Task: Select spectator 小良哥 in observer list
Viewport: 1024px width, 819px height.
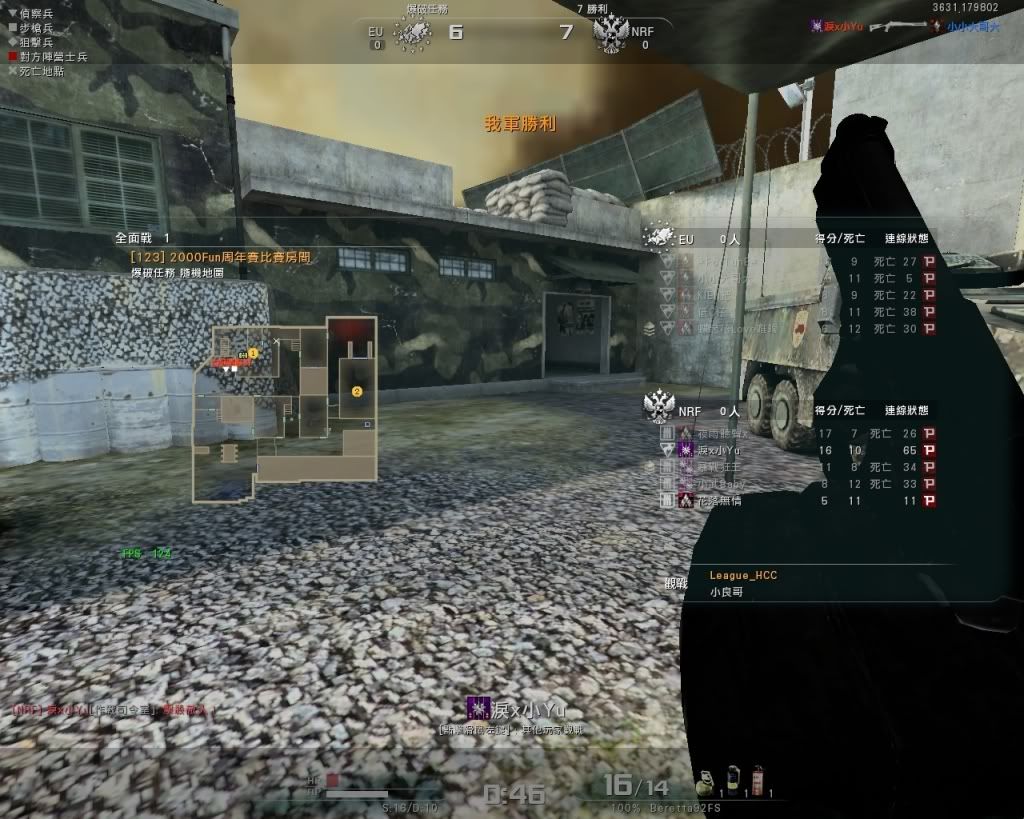Action: click(726, 592)
